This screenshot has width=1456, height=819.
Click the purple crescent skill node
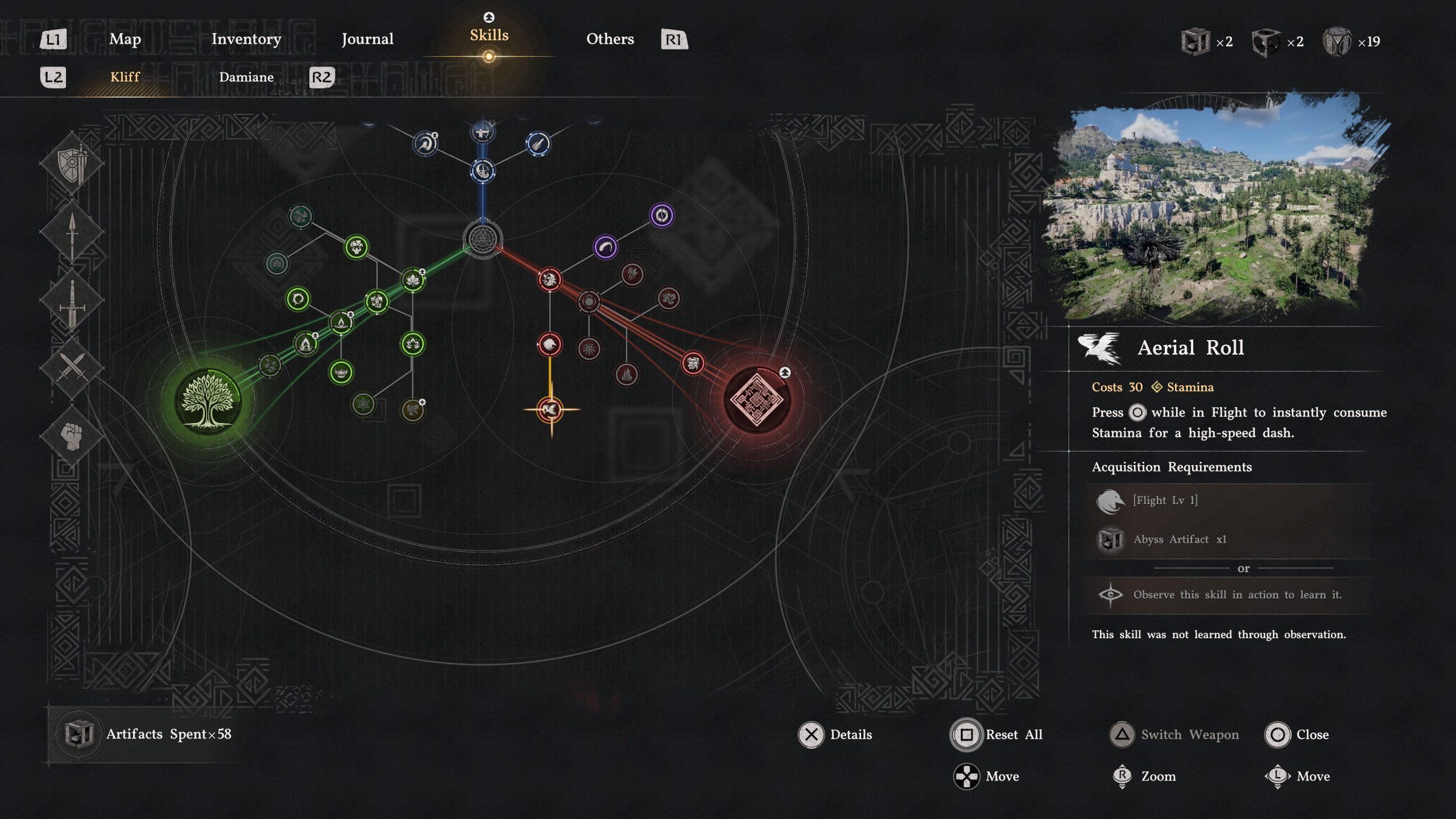(x=605, y=247)
